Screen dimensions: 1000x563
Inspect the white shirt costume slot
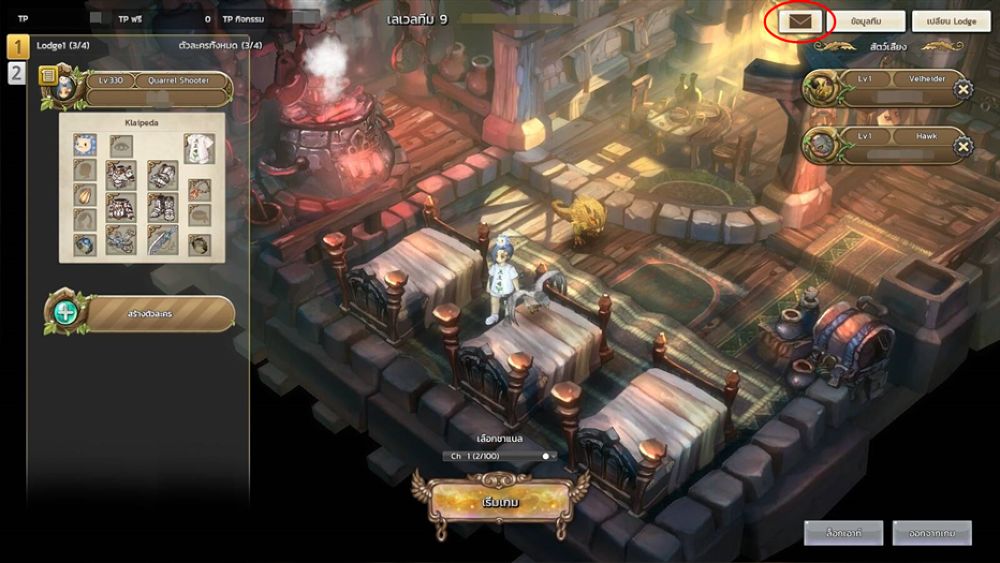coord(199,148)
